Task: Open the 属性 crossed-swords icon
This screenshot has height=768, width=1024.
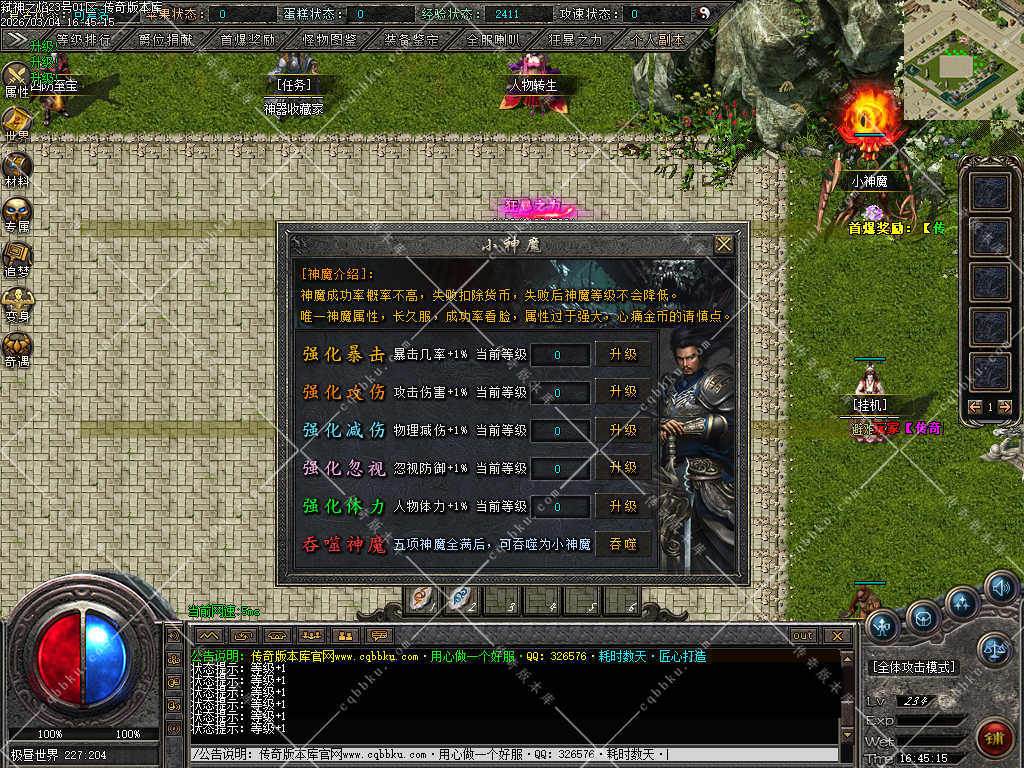Action: [17, 78]
